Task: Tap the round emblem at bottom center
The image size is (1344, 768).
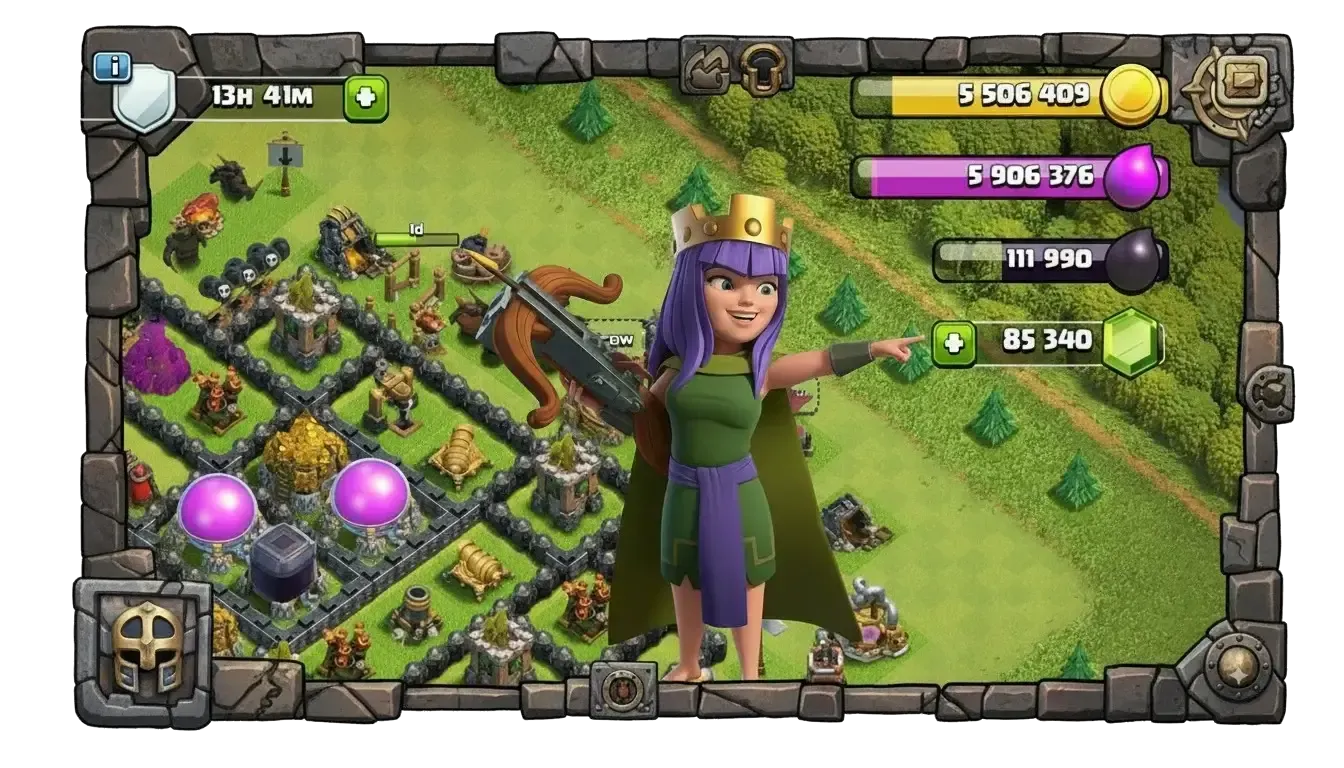Action: (x=623, y=690)
